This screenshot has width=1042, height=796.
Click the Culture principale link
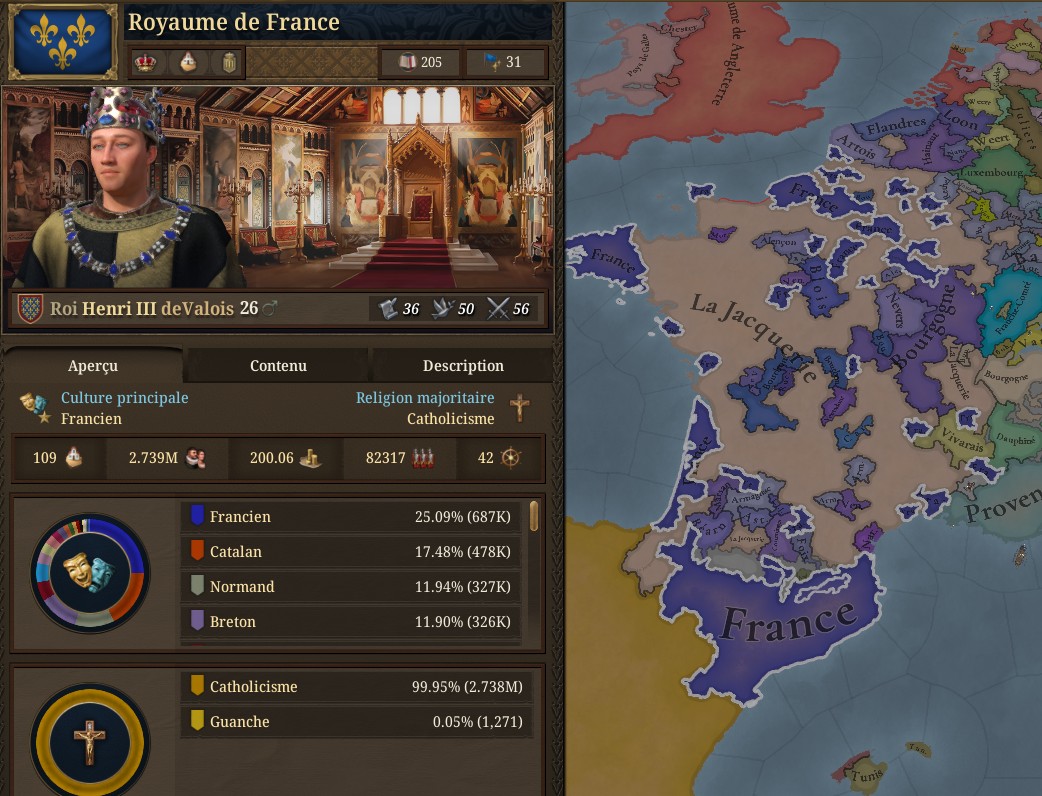click(124, 398)
